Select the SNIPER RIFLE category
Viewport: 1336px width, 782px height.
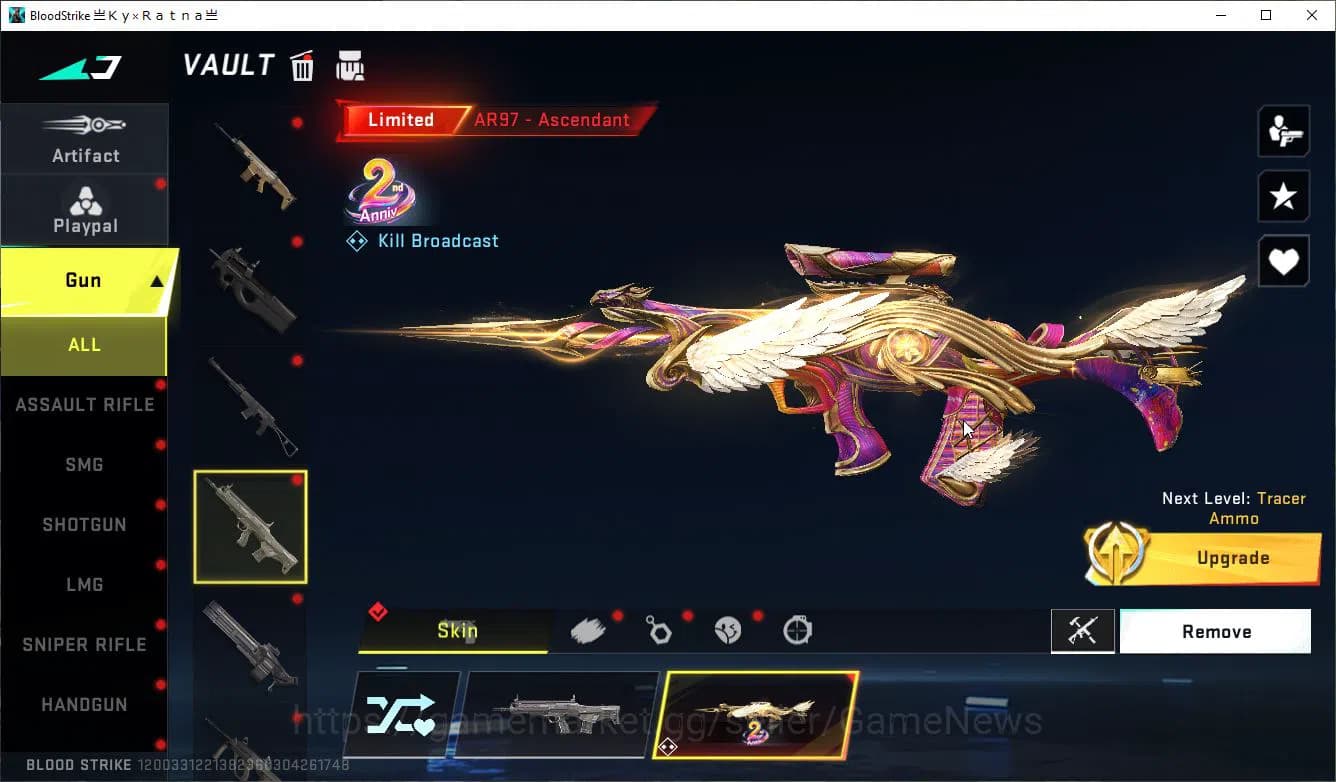point(85,644)
